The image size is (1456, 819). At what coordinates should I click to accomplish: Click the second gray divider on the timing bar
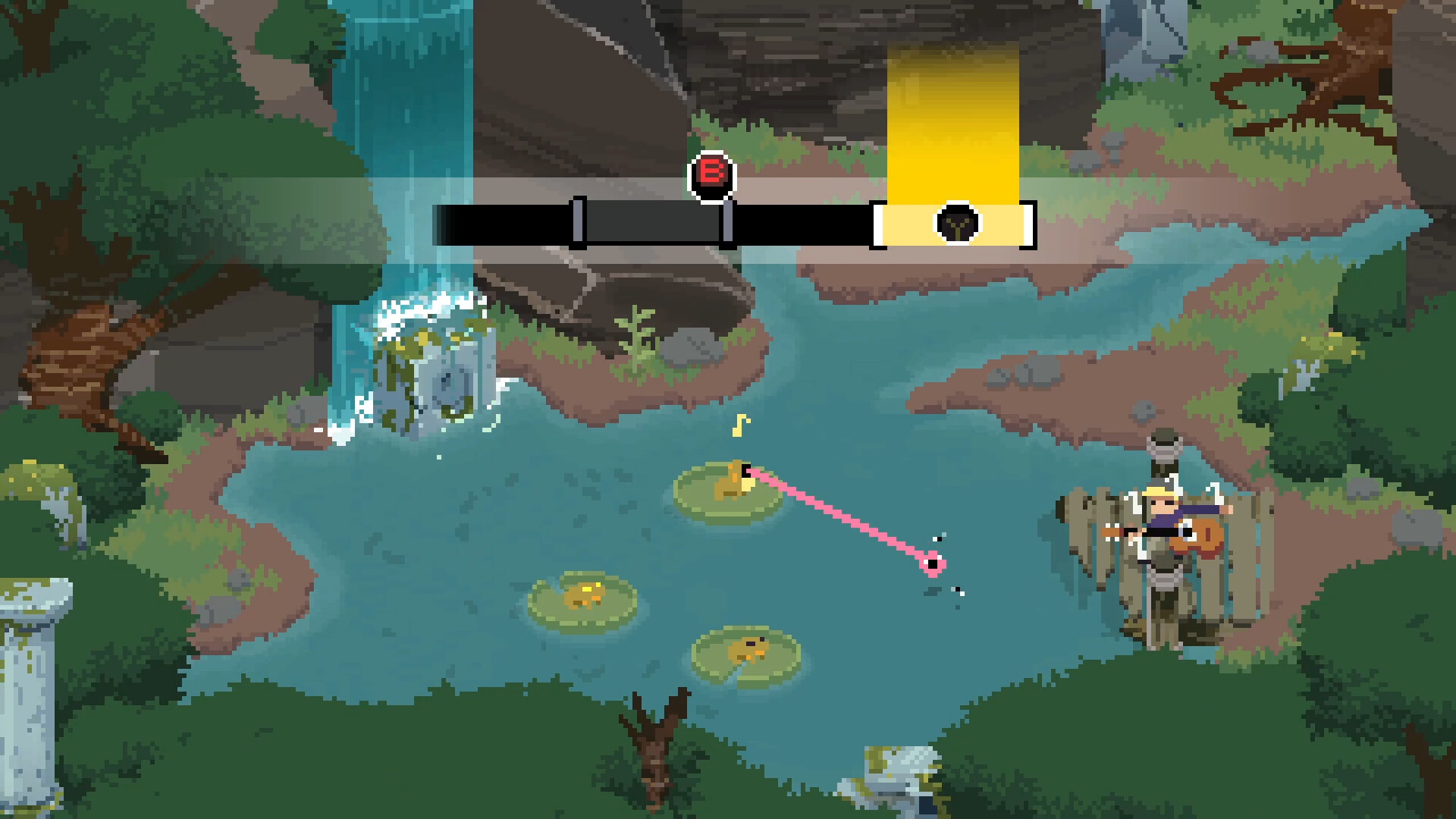728,224
